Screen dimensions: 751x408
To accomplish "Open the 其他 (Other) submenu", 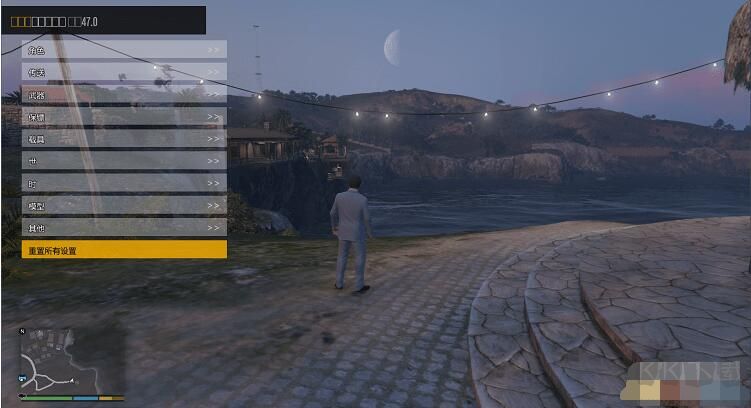I will [124, 227].
